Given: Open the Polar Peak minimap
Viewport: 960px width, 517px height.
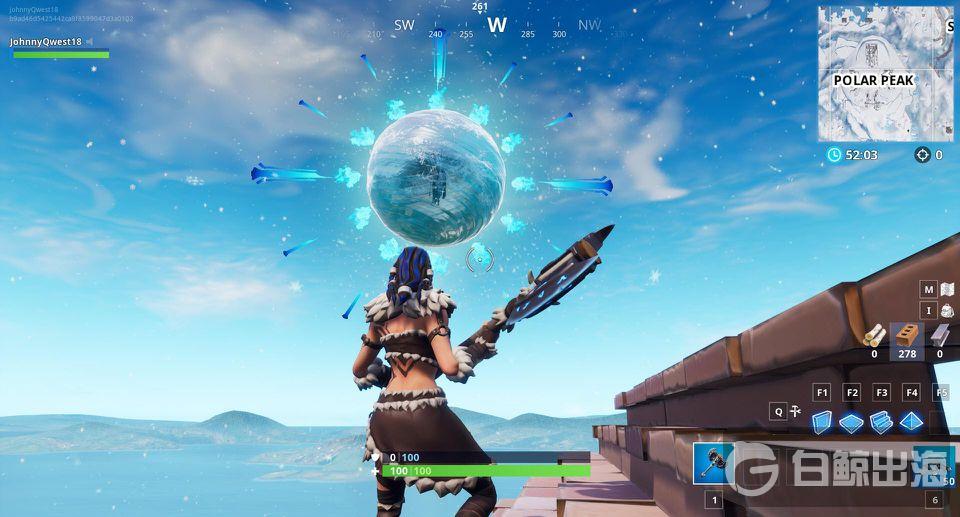Looking at the screenshot, I should click(885, 73).
